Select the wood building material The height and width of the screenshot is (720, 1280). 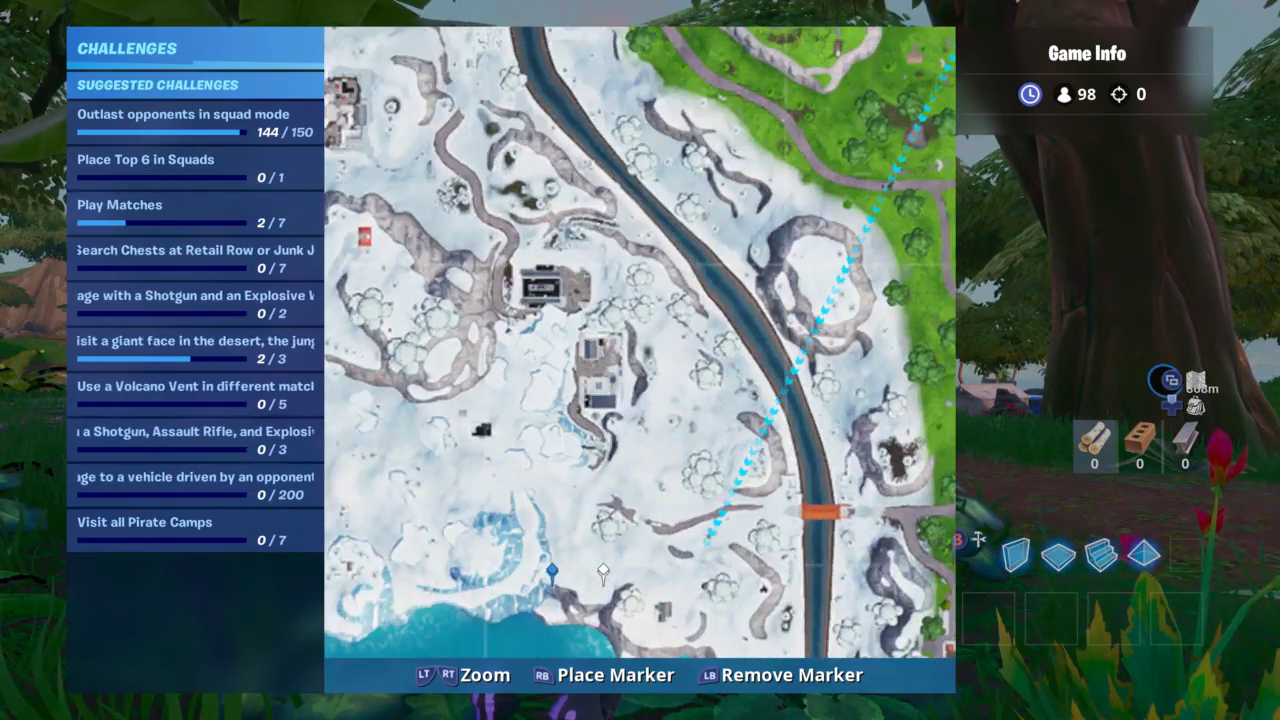click(1094, 443)
